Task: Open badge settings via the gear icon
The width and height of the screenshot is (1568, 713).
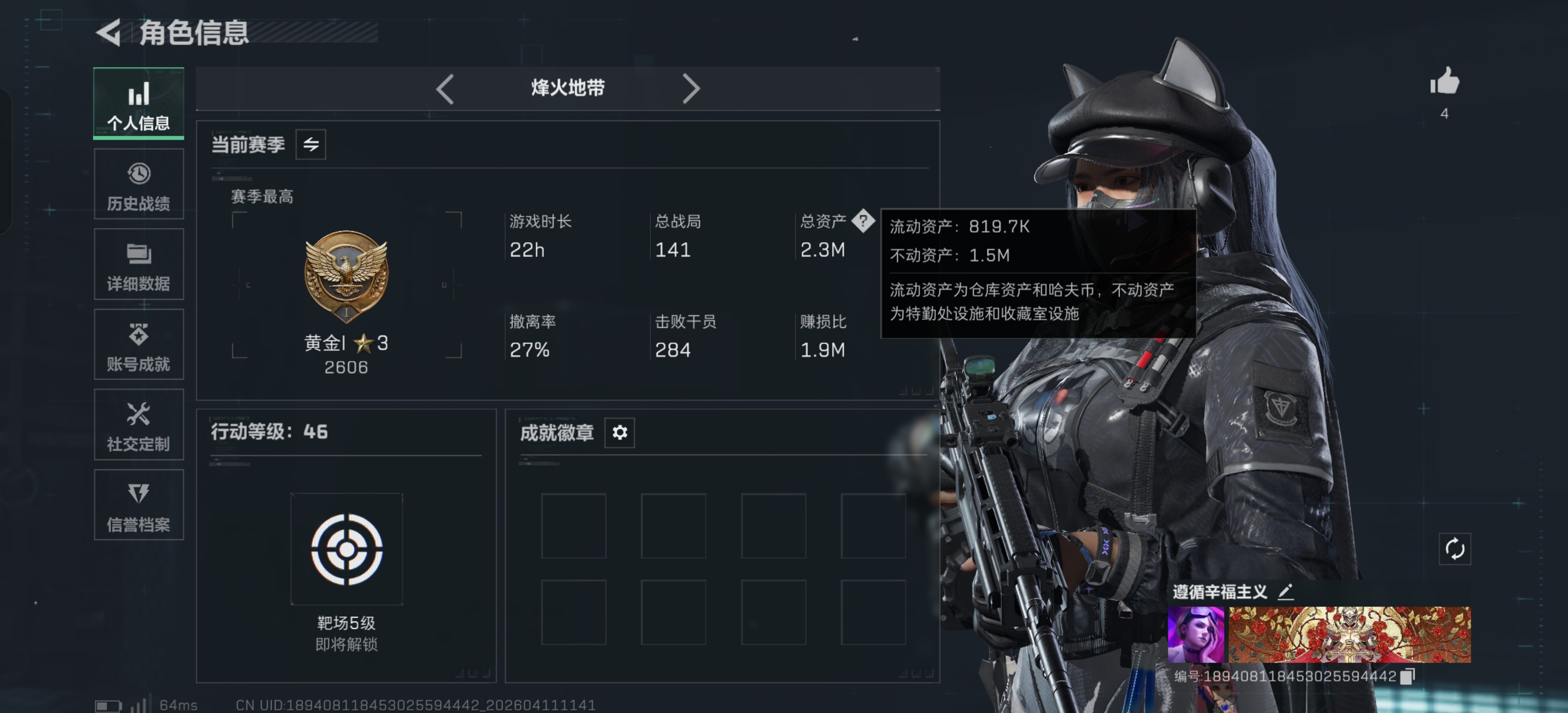Action: pyautogui.click(x=619, y=432)
